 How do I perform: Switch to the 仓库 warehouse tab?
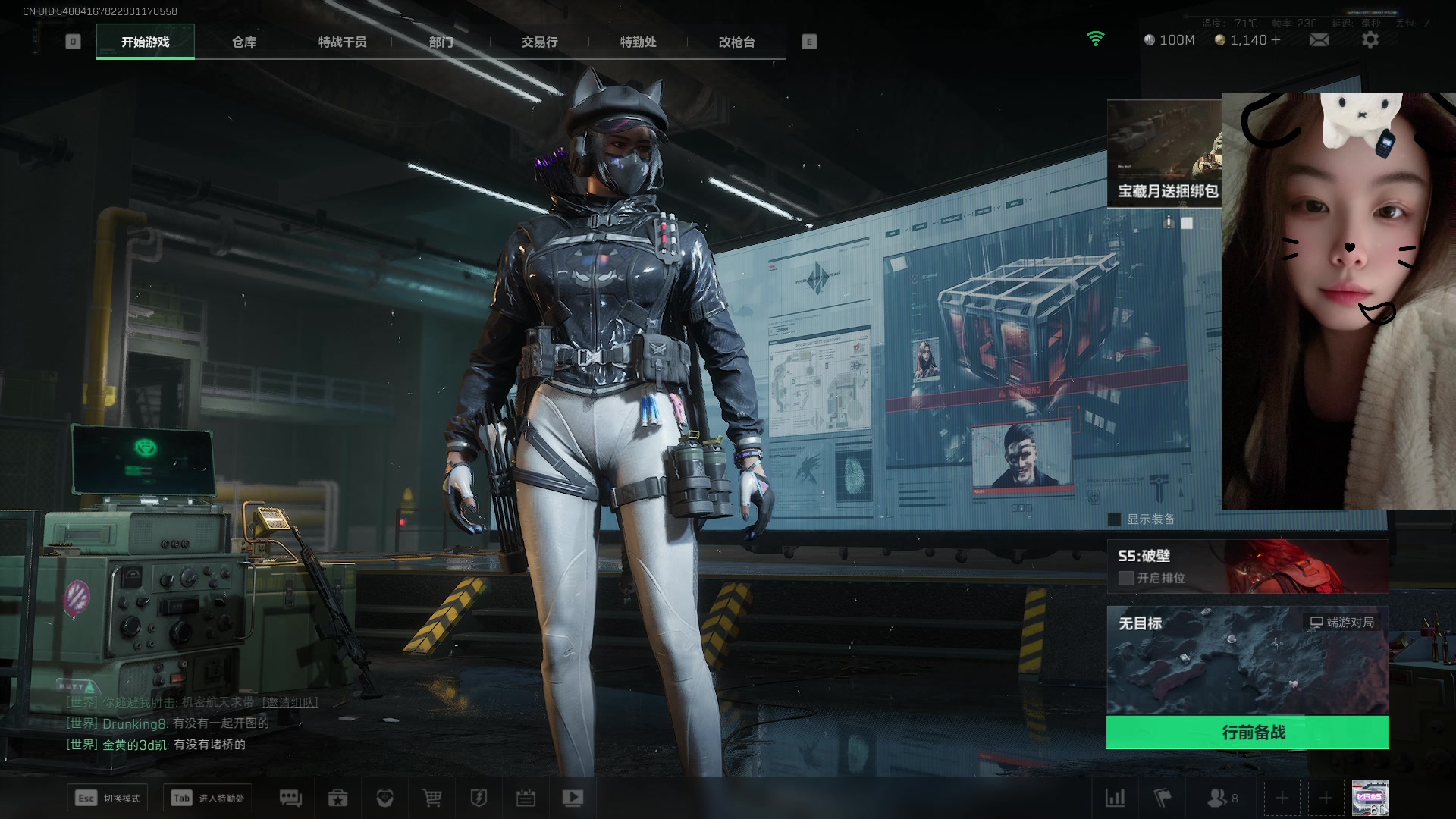point(243,42)
